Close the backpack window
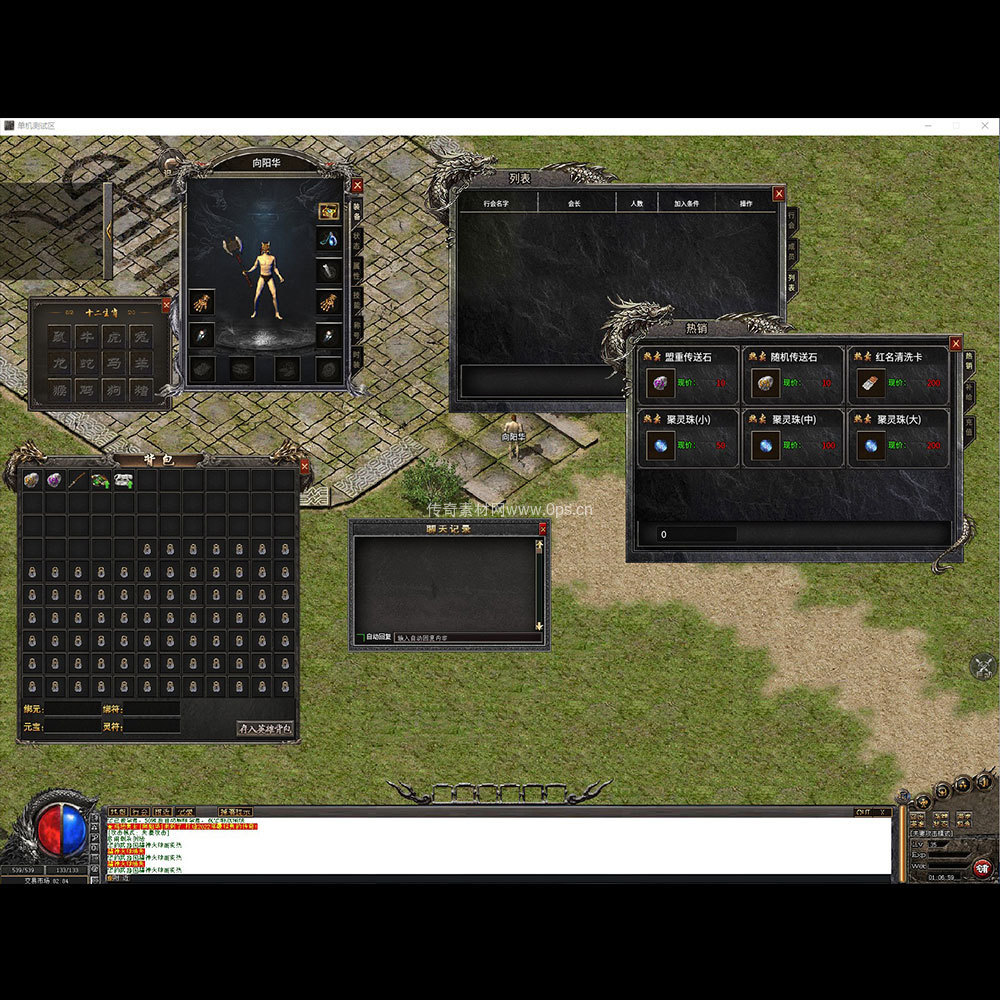 pyautogui.click(x=304, y=466)
